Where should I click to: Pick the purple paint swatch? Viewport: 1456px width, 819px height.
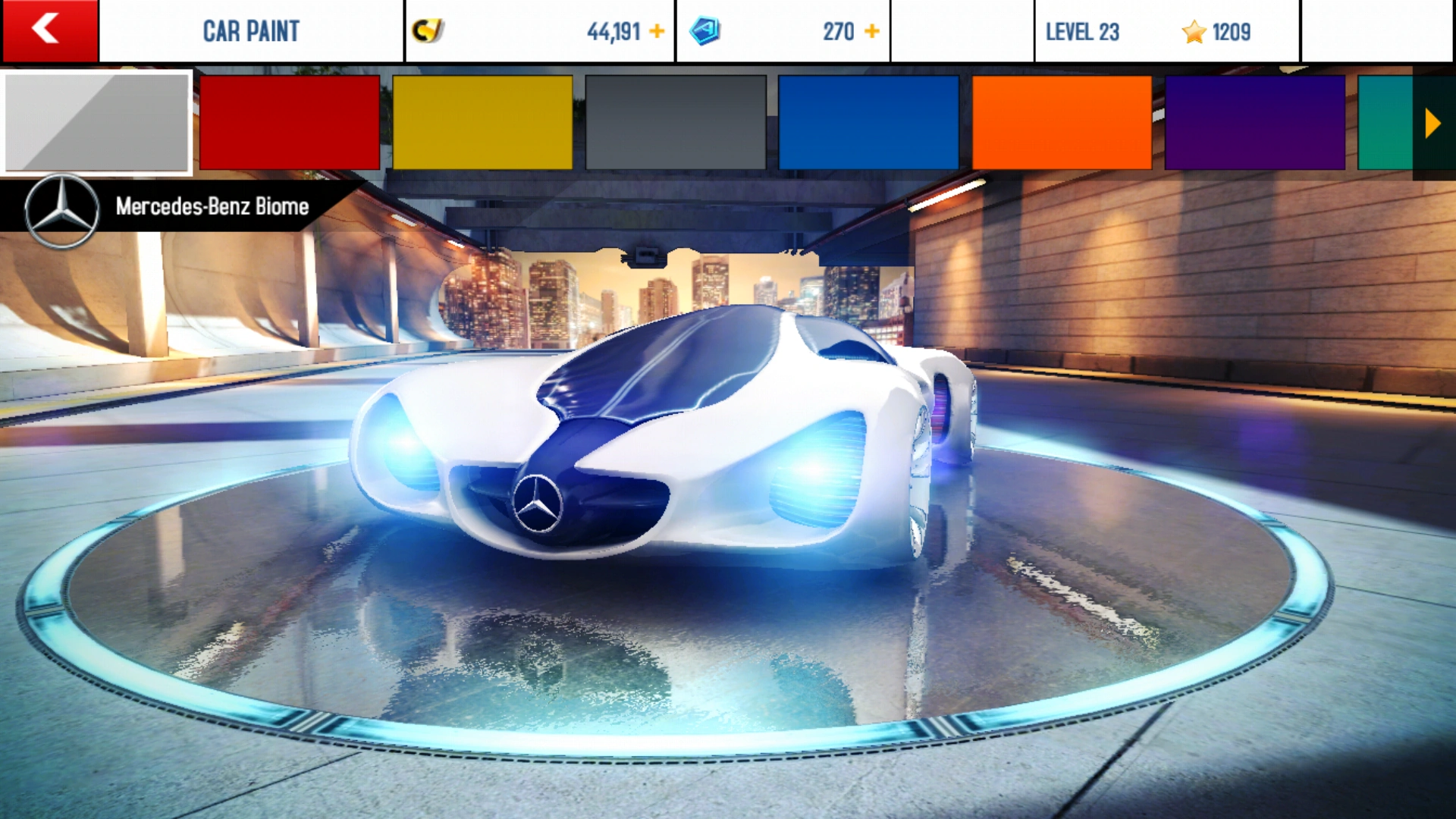point(1254,122)
